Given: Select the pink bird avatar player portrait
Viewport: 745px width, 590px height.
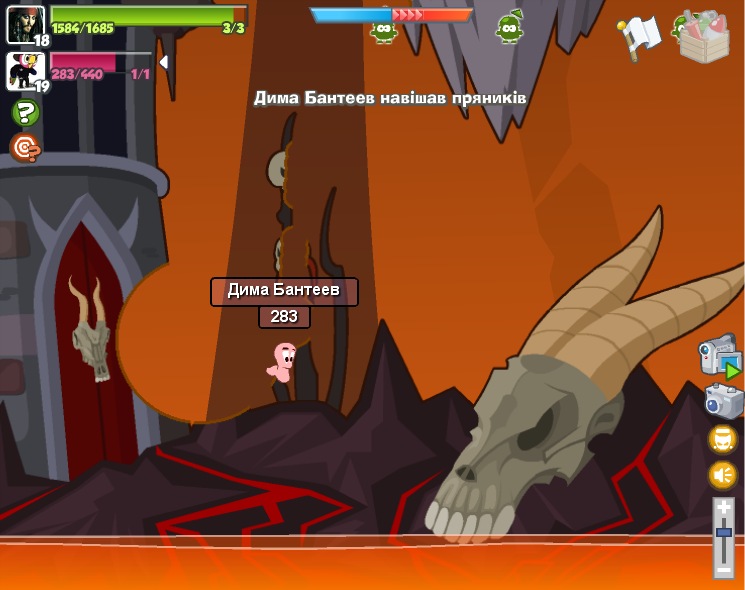Looking at the screenshot, I should click(x=25, y=70).
